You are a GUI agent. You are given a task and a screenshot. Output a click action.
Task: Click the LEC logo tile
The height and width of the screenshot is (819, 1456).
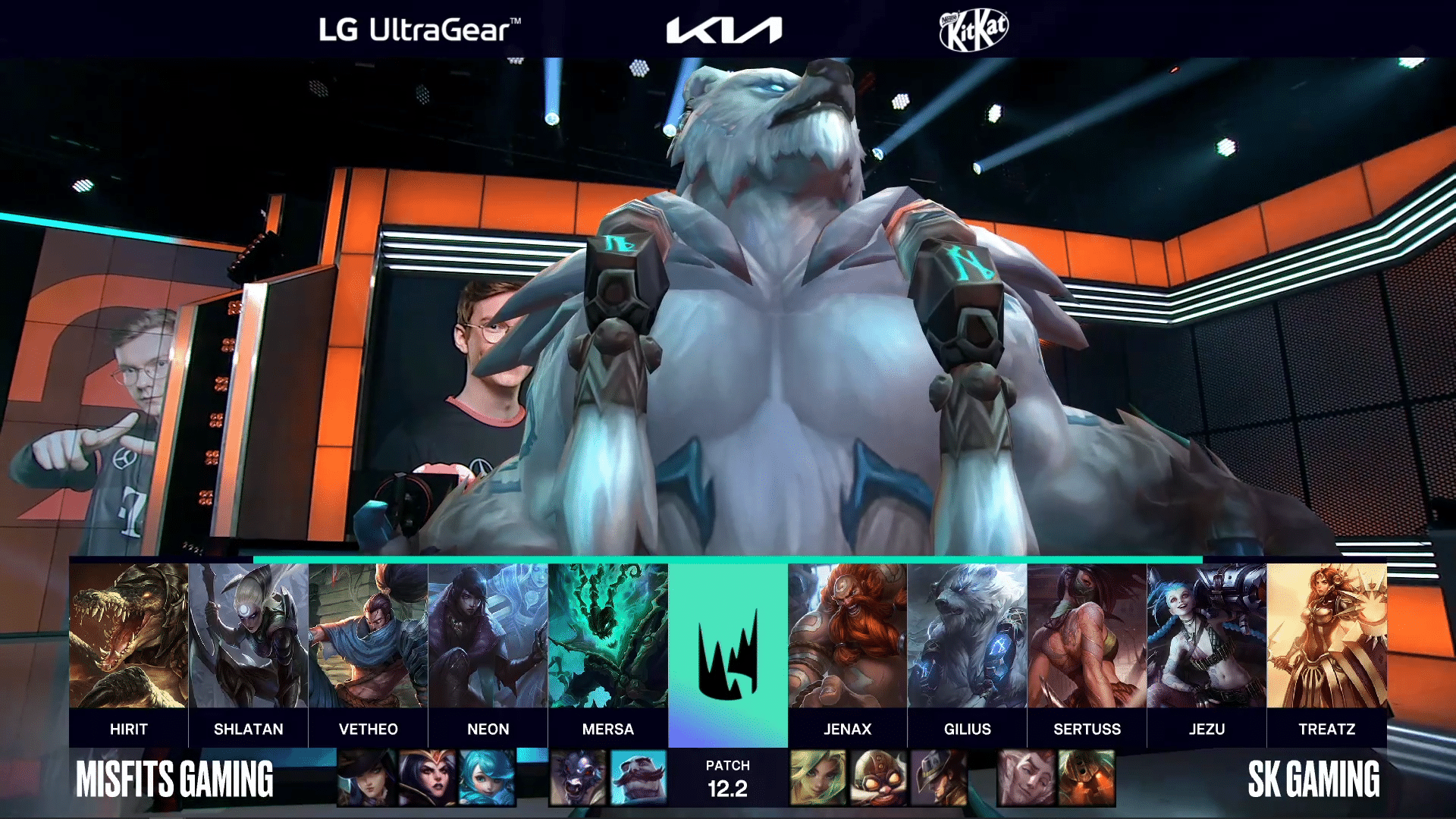point(727,655)
